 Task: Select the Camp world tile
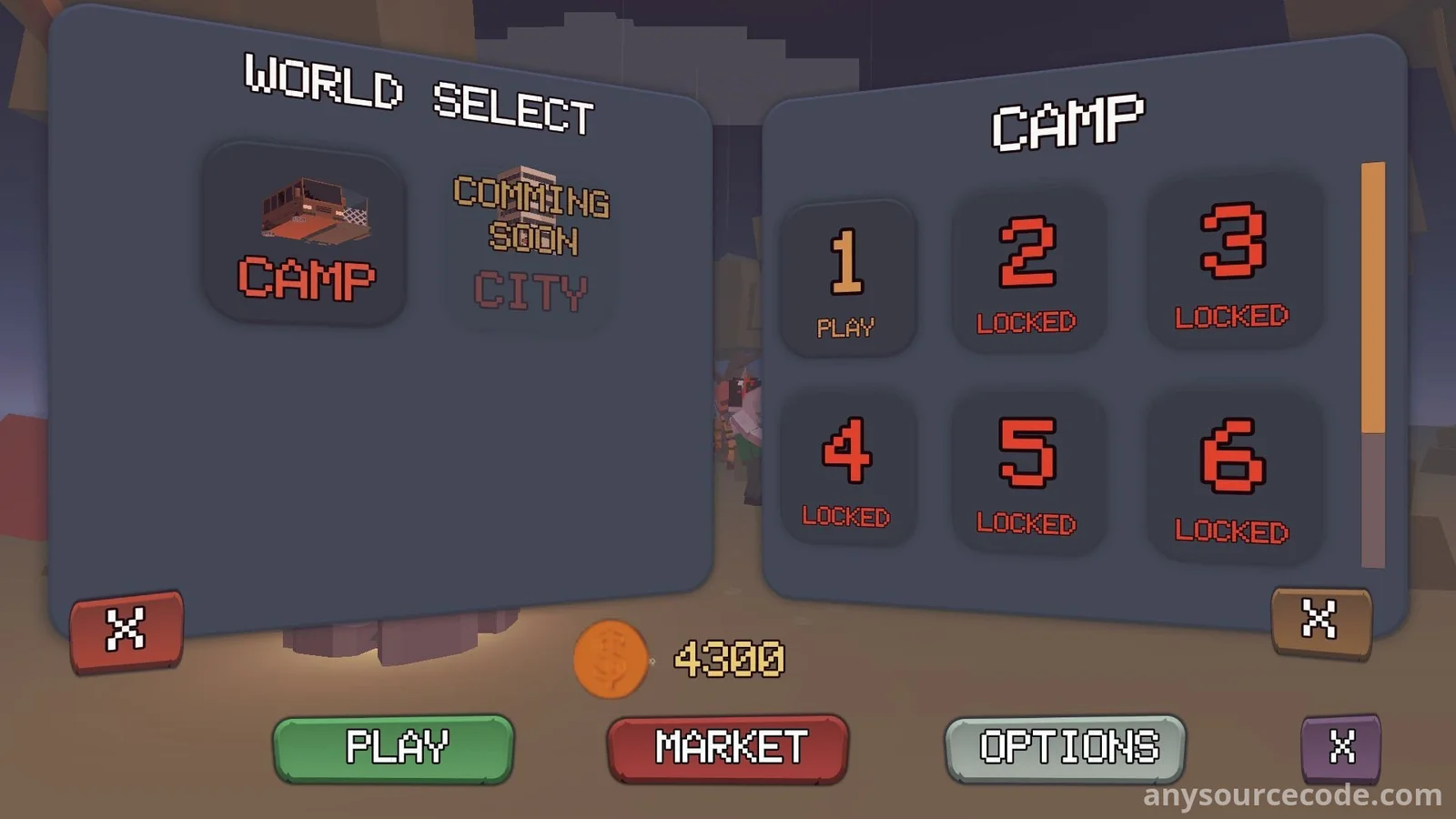click(x=305, y=235)
